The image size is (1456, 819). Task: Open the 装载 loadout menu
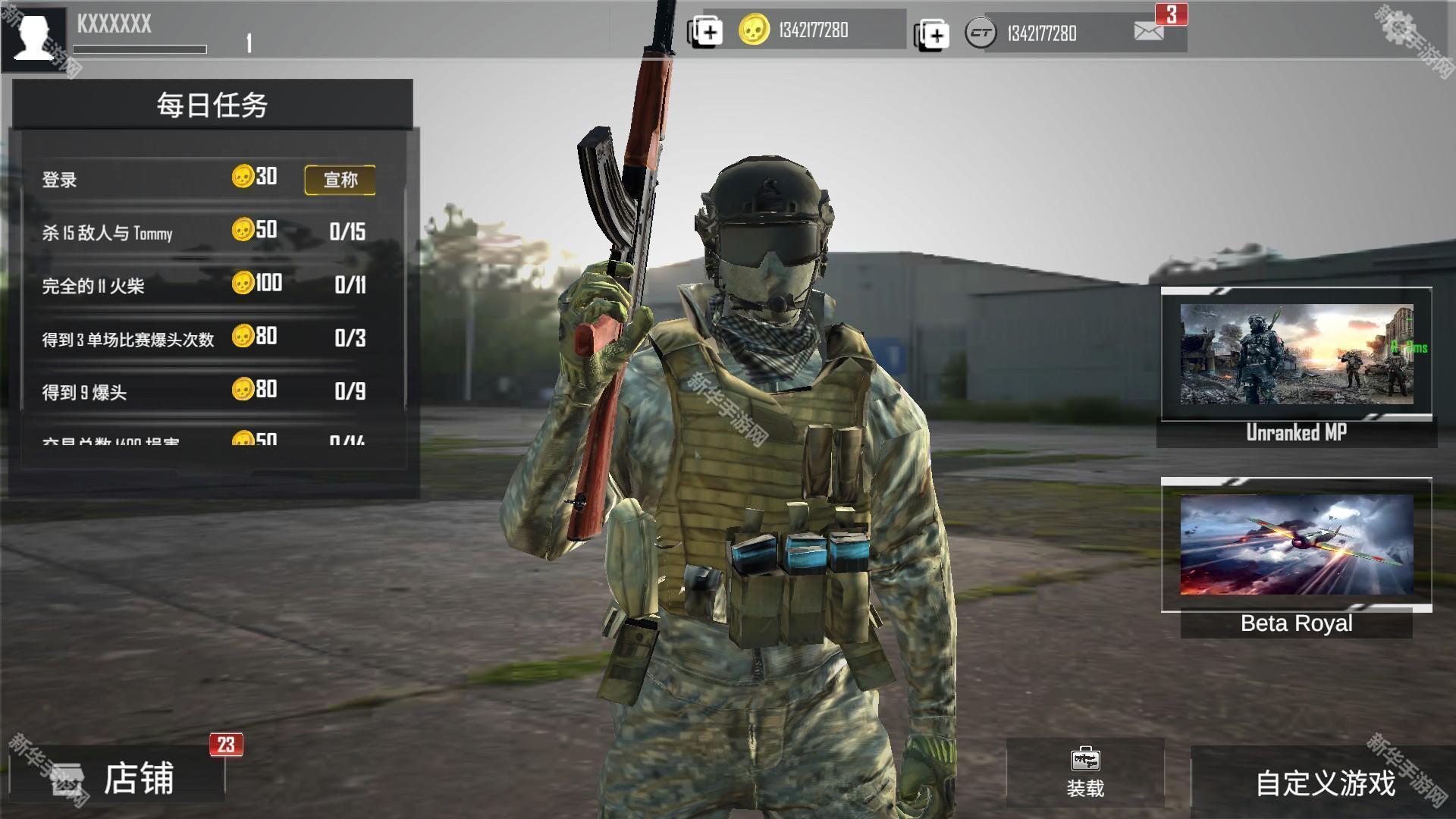tap(1084, 772)
